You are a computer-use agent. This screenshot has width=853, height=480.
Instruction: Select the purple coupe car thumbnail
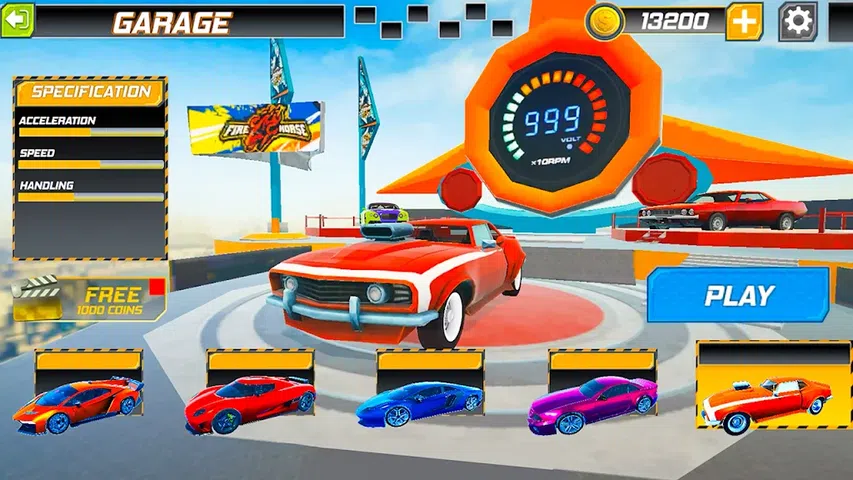coord(593,397)
